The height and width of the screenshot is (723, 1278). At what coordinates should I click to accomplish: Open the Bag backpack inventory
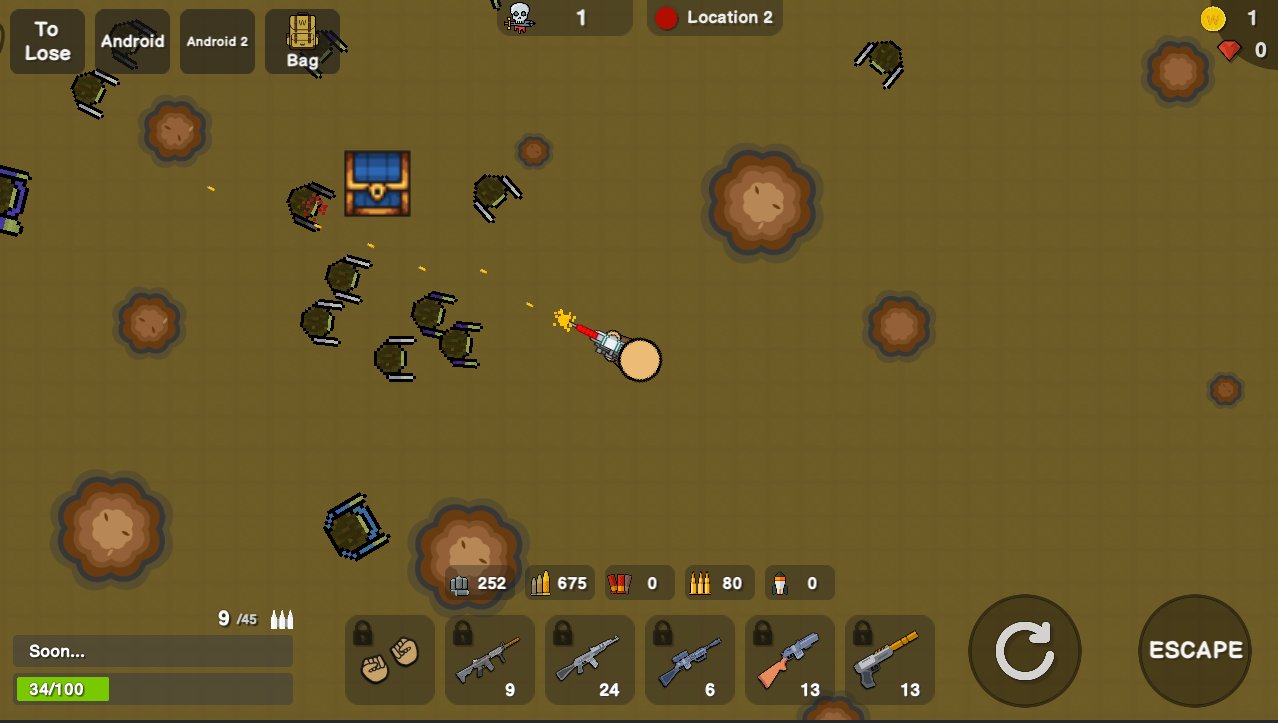click(302, 42)
